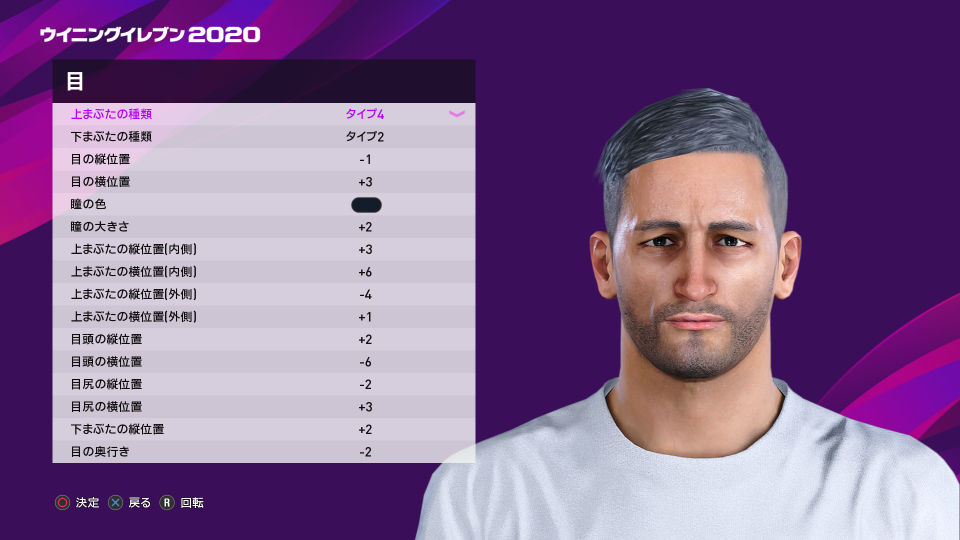
Task: Select 上まぶたの横位置(外側) entry
Action: pyautogui.click(x=263, y=317)
